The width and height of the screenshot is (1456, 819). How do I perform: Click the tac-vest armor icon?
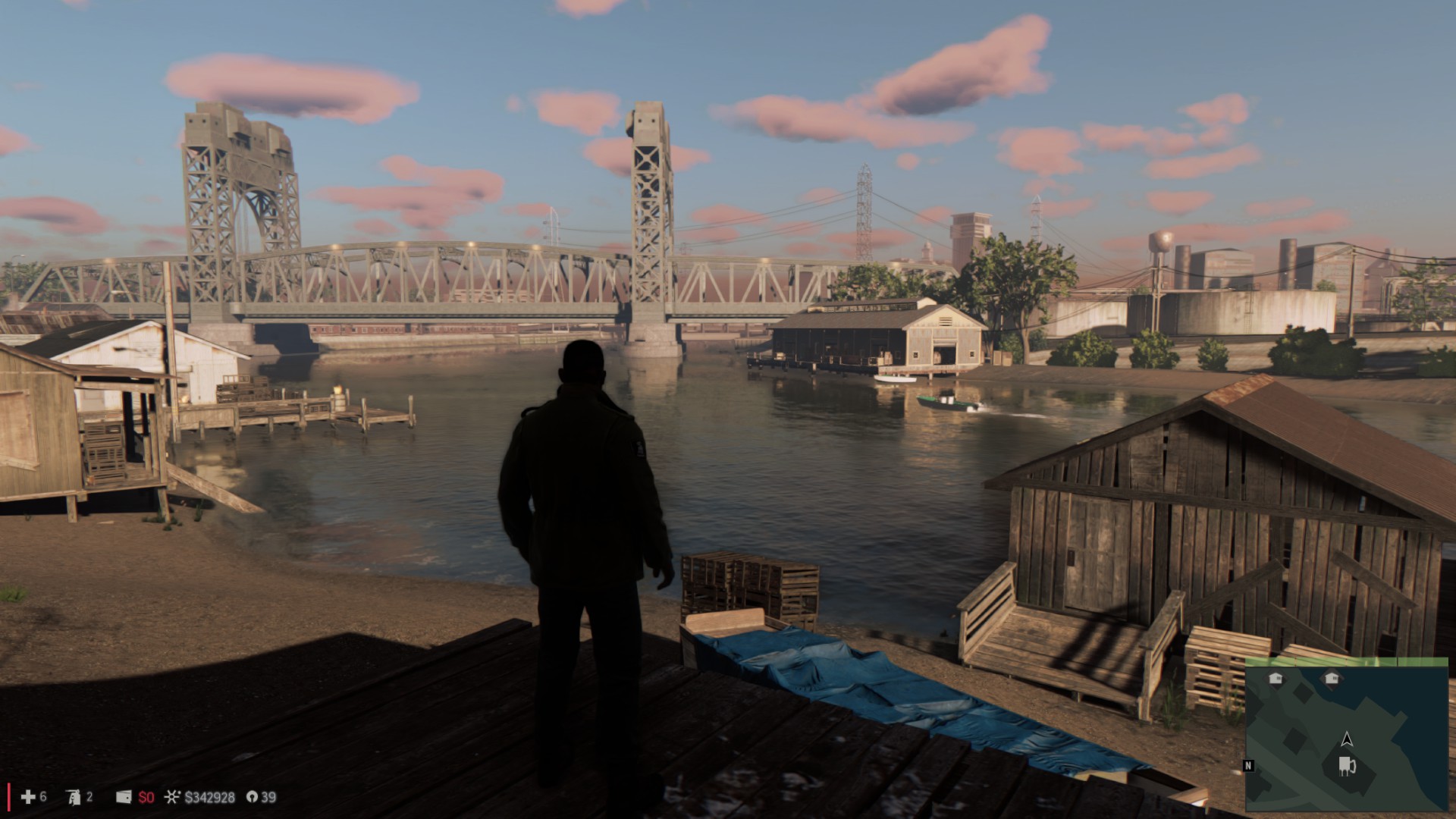tap(74, 797)
